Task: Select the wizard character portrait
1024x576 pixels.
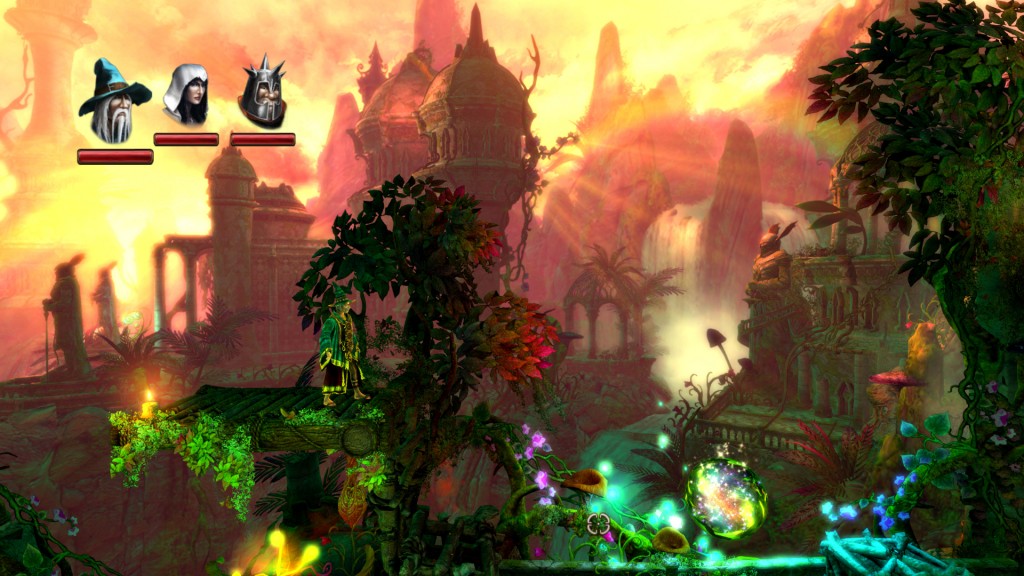Action: pyautogui.click(x=114, y=102)
